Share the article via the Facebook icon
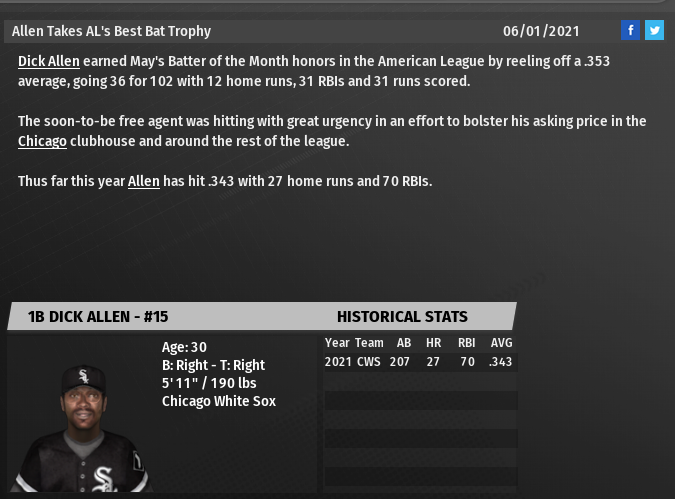Viewport: 675px width, 499px height. [x=630, y=30]
